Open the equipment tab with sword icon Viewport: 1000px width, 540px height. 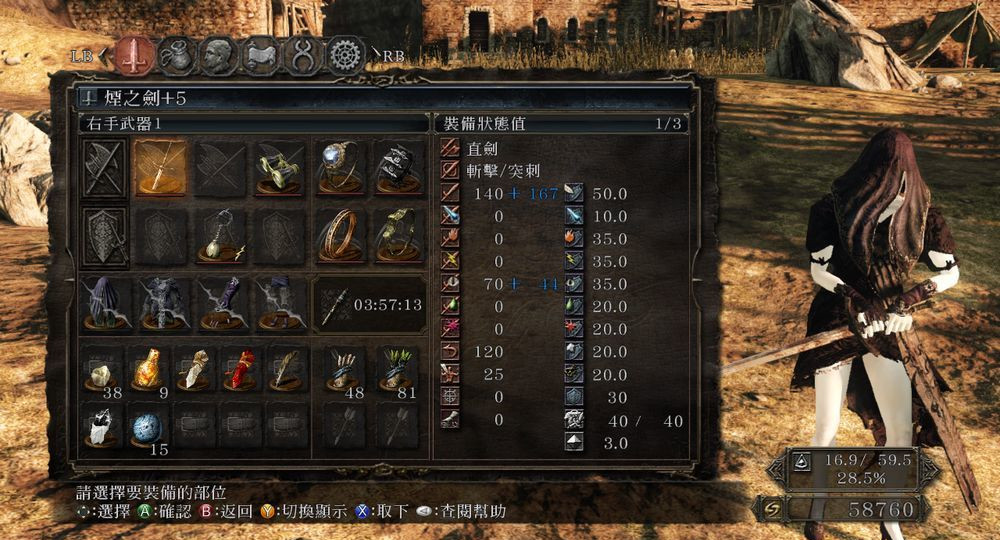point(132,56)
